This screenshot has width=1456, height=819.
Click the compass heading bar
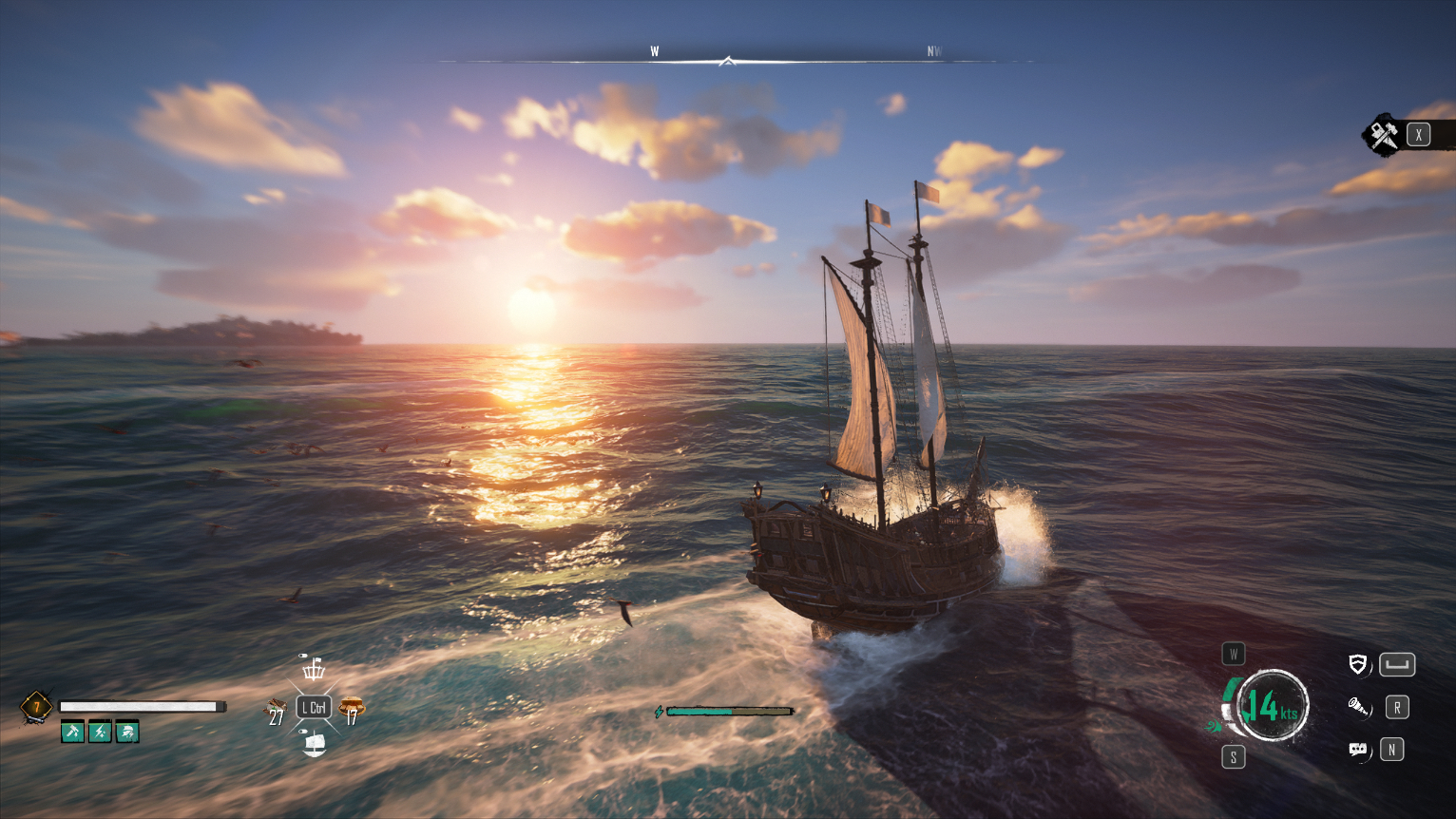click(x=727, y=61)
